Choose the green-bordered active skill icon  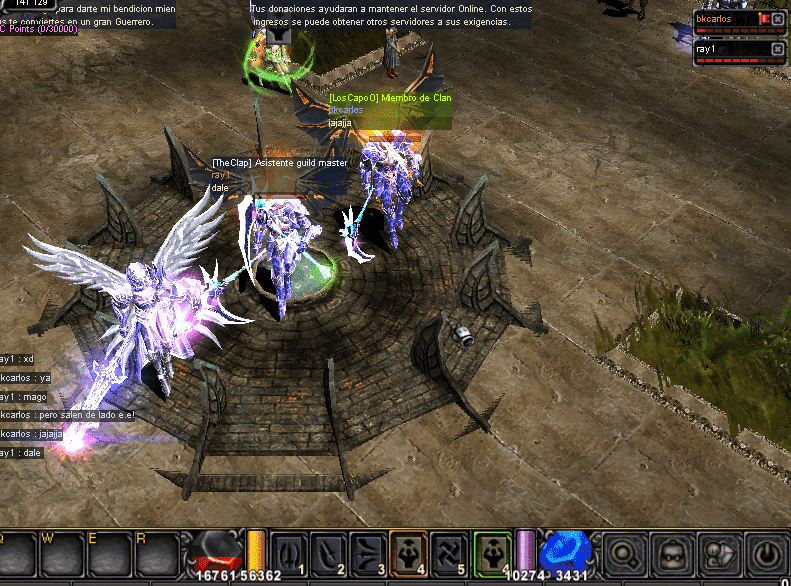(493, 552)
